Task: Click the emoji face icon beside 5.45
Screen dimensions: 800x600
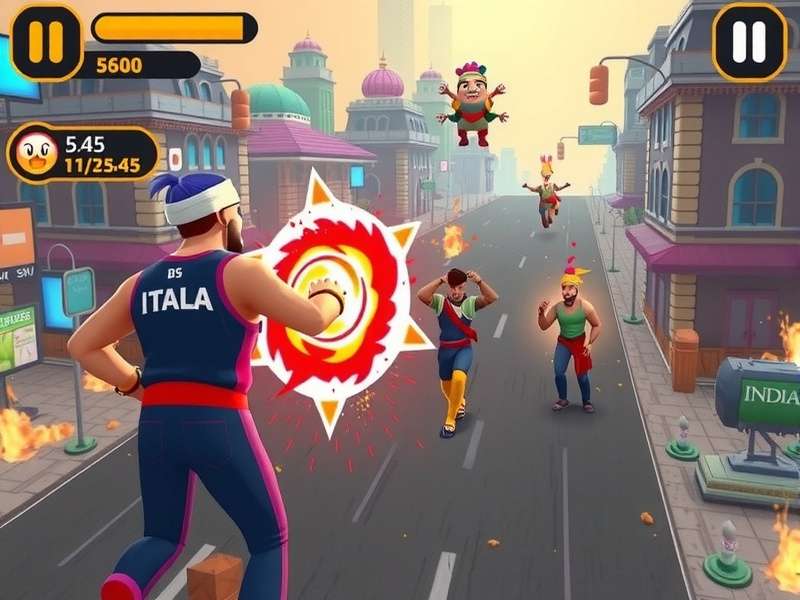Action: tap(37, 154)
